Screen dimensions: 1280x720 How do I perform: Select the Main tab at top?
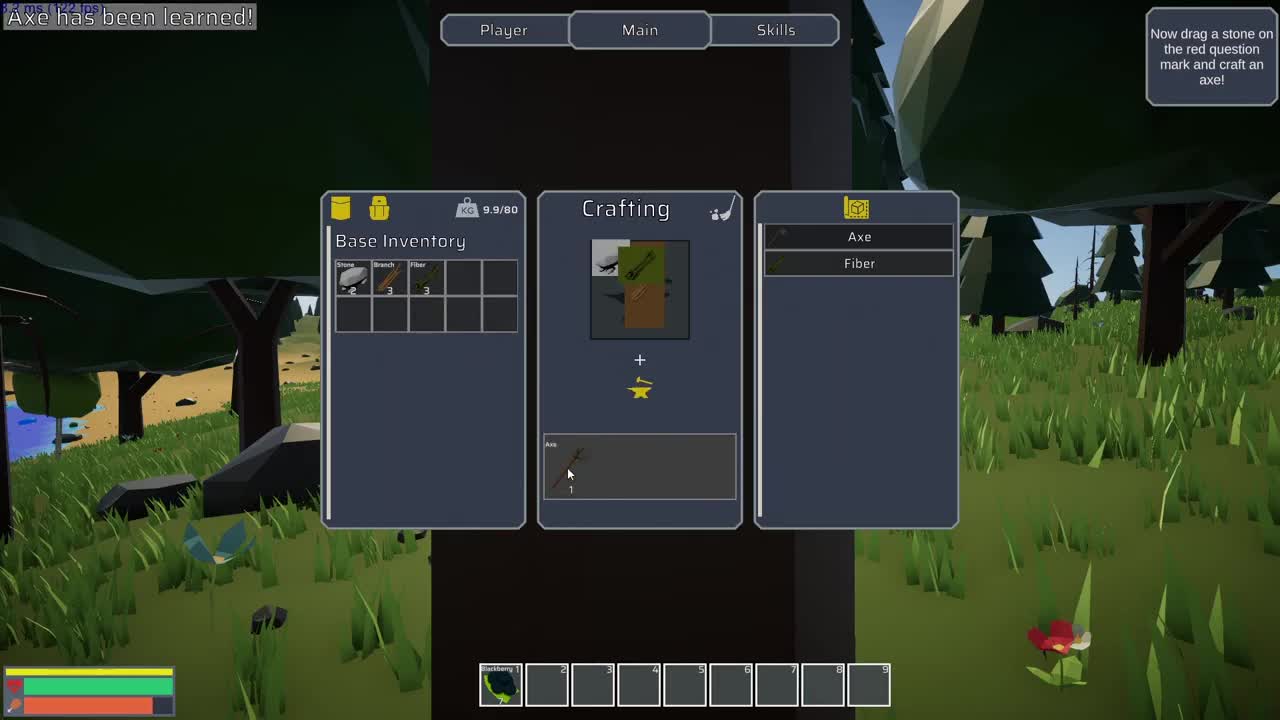pyautogui.click(x=639, y=30)
